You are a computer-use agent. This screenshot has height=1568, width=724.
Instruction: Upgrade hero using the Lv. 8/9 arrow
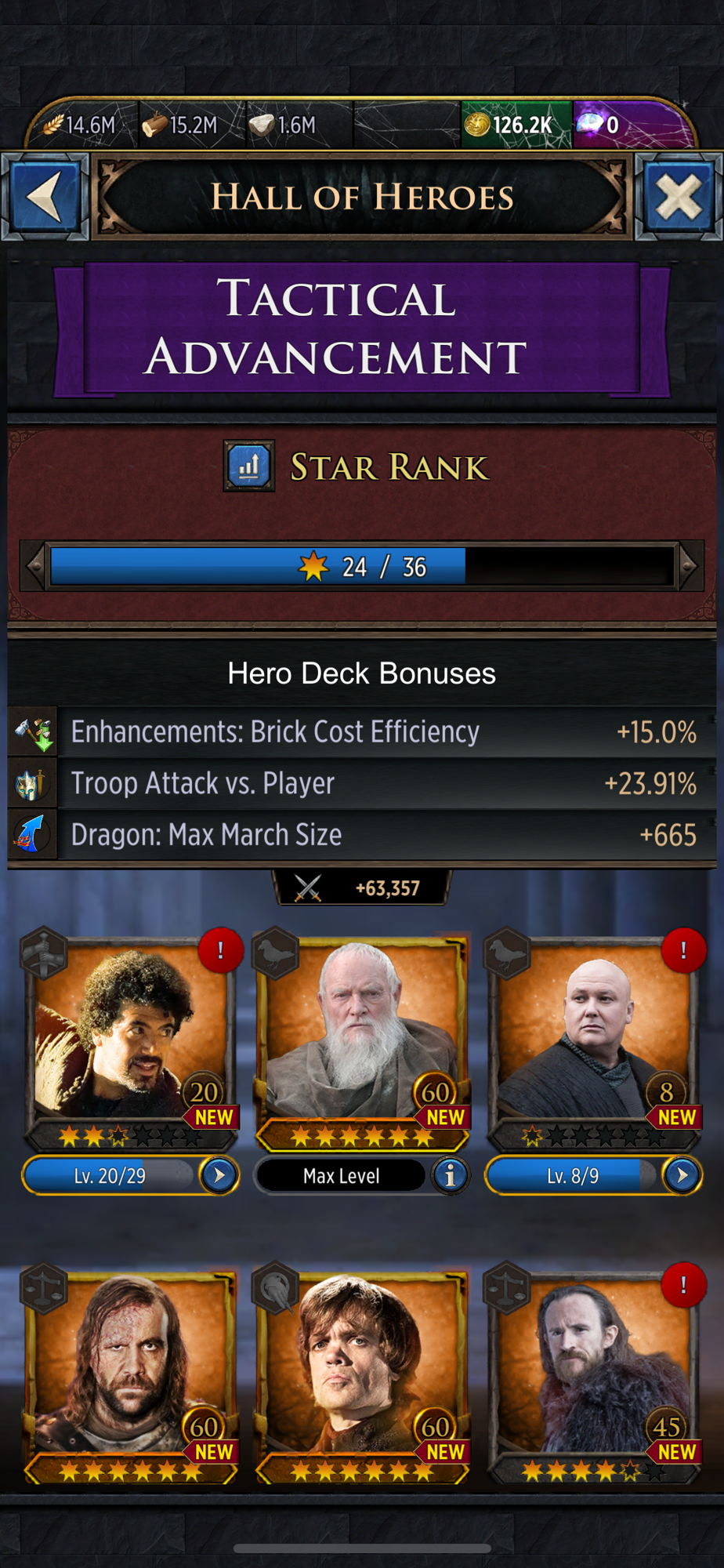(682, 1175)
